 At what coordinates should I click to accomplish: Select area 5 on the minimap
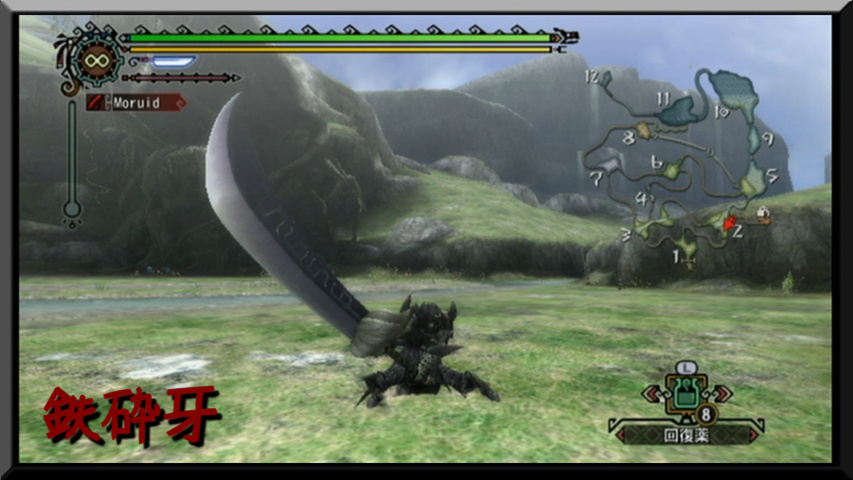771,176
